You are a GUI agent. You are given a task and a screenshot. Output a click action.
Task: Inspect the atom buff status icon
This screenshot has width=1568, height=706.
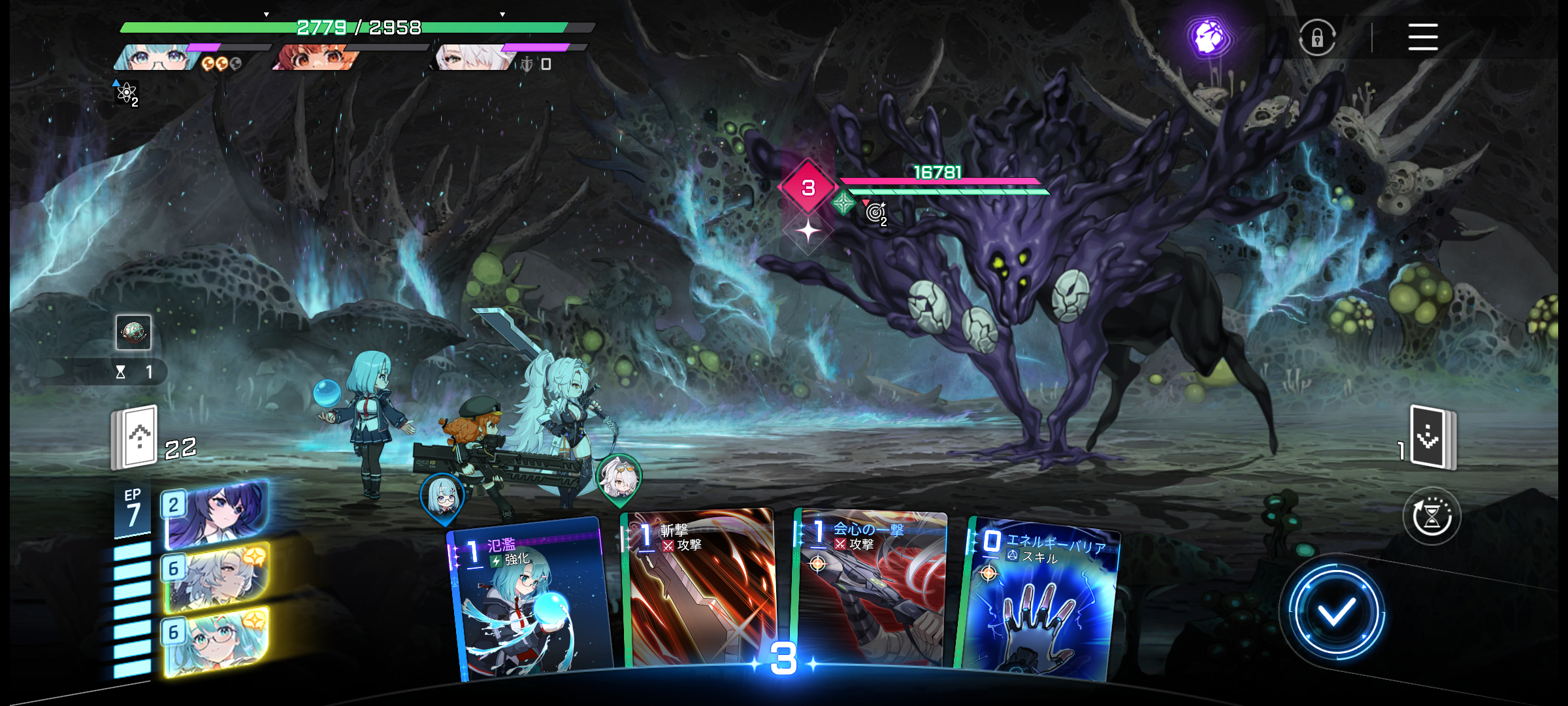point(126,93)
